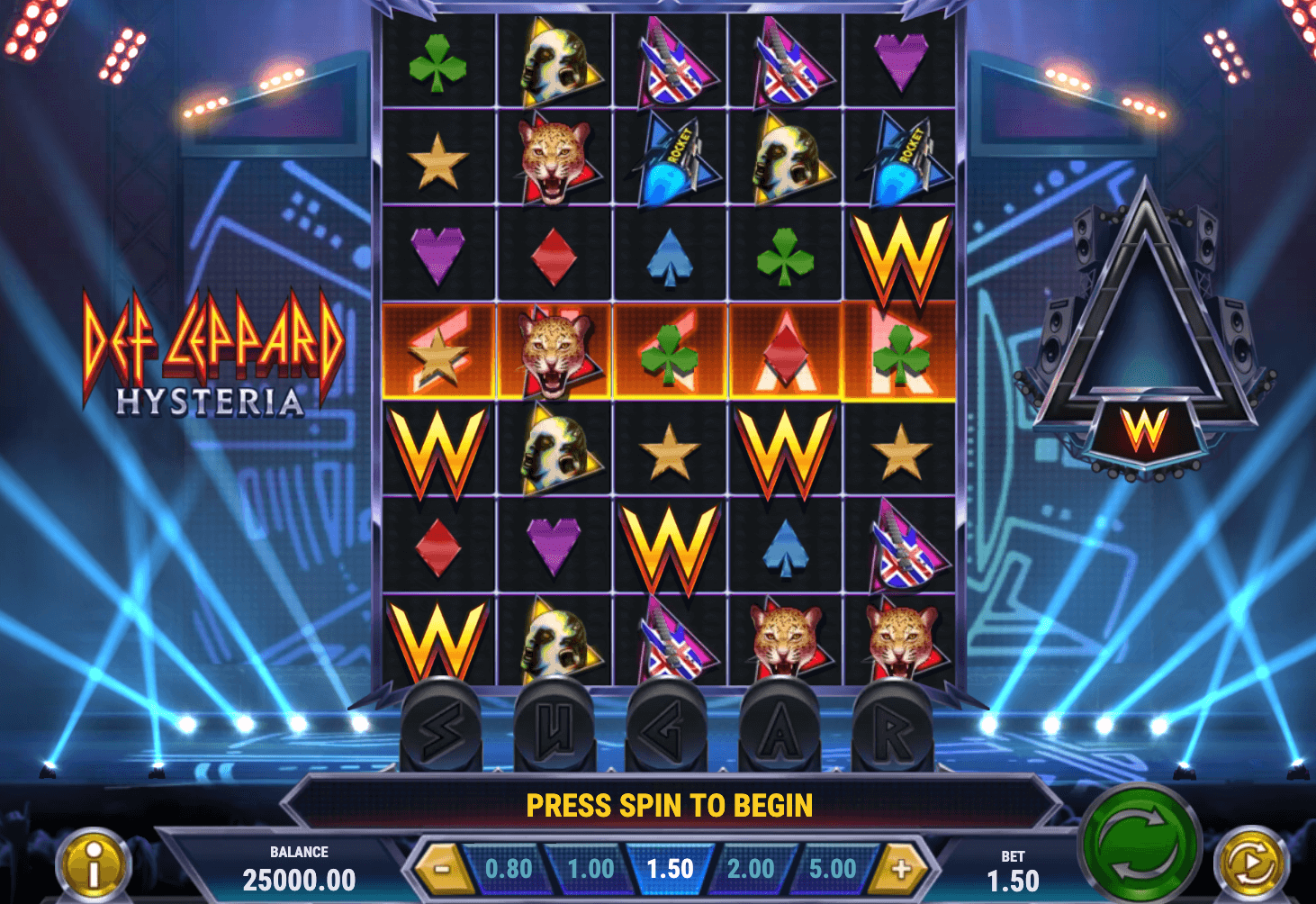Select the gold star symbol on second row
The height and width of the screenshot is (904, 1316).
point(438,160)
